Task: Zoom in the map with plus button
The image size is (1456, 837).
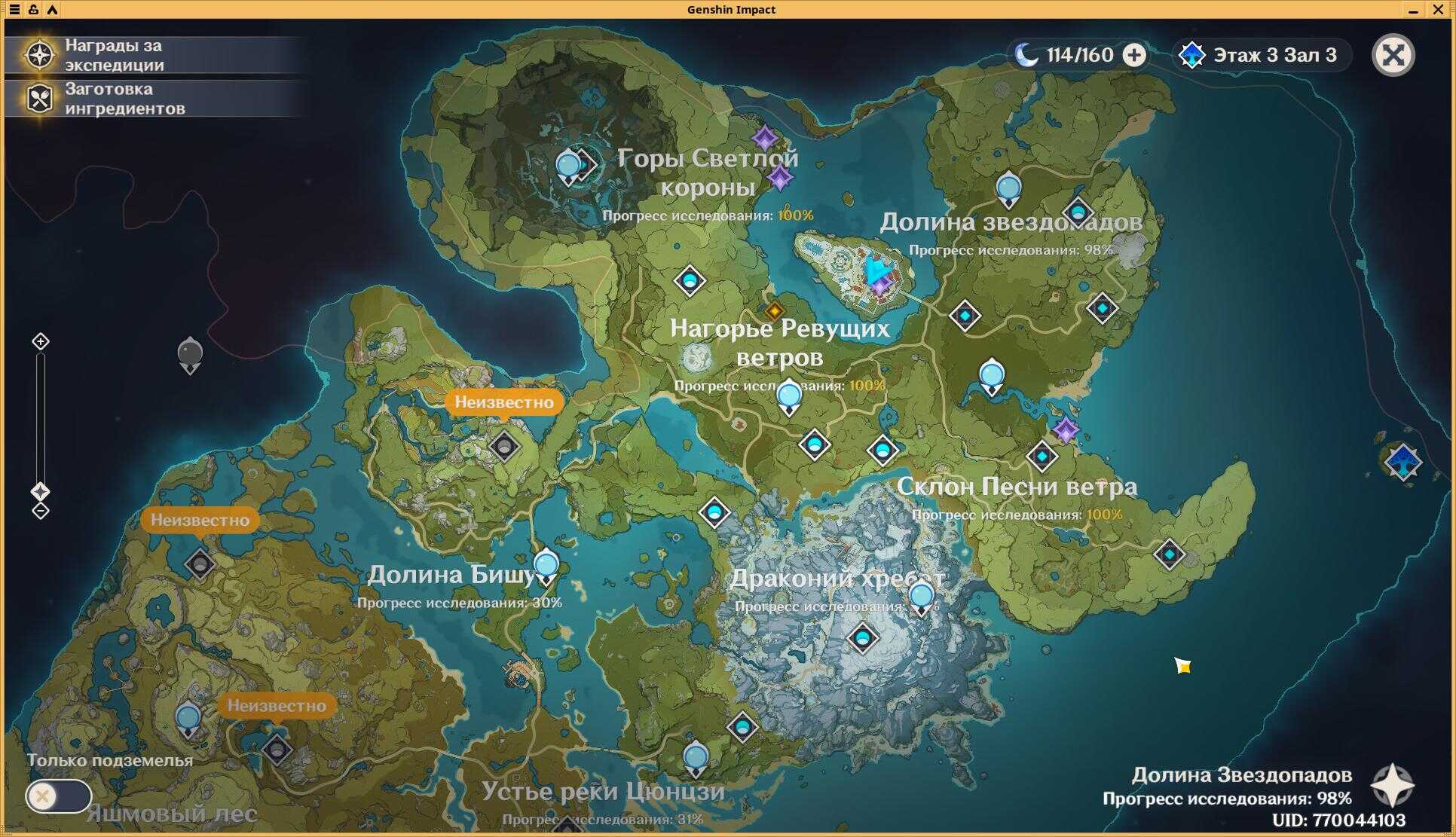Action: pos(41,342)
